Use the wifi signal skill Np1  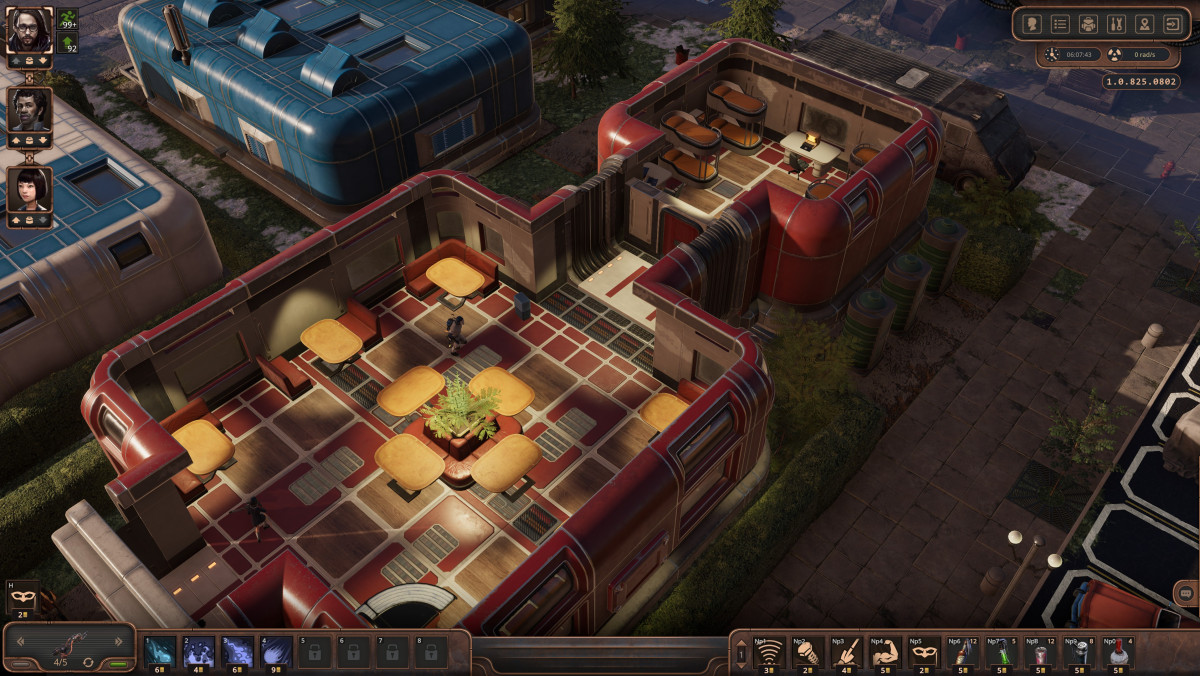pyautogui.click(x=769, y=652)
